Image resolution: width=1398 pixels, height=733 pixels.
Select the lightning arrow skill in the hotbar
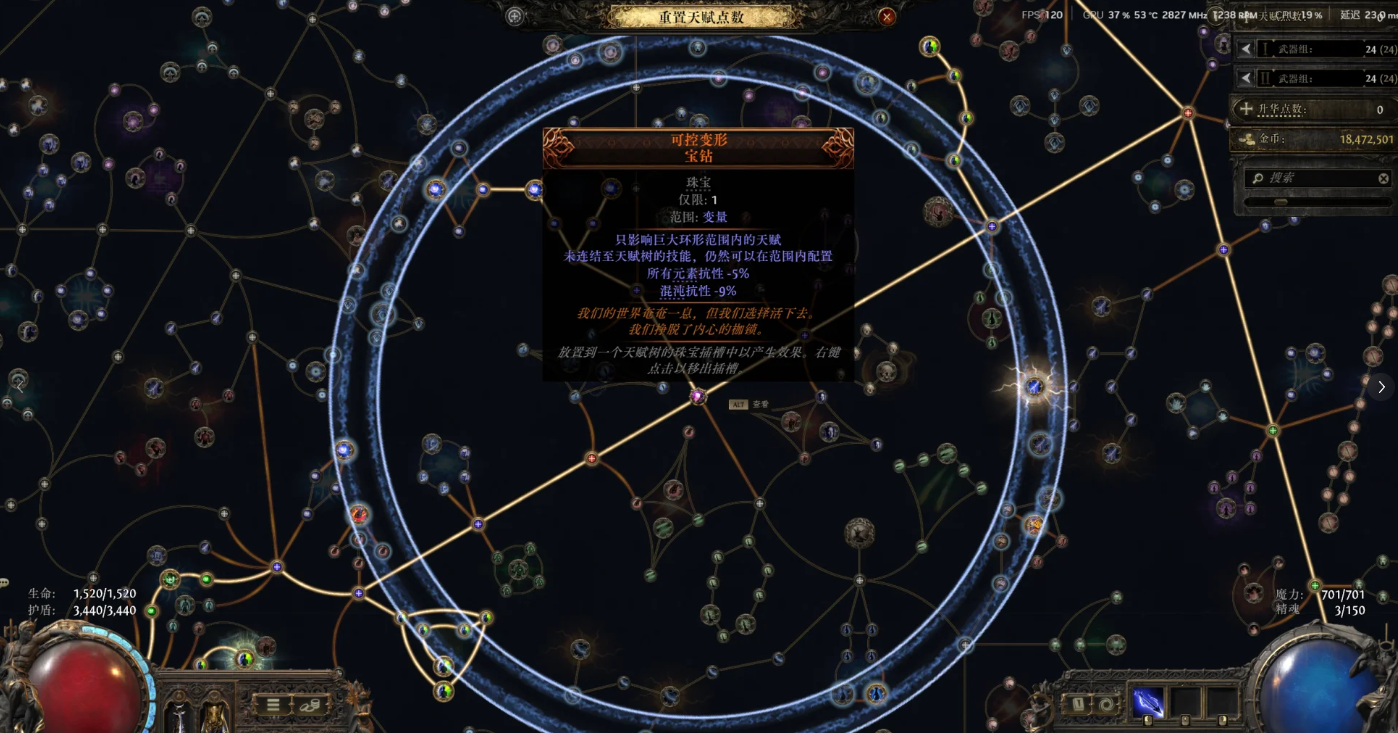[x=1148, y=701]
